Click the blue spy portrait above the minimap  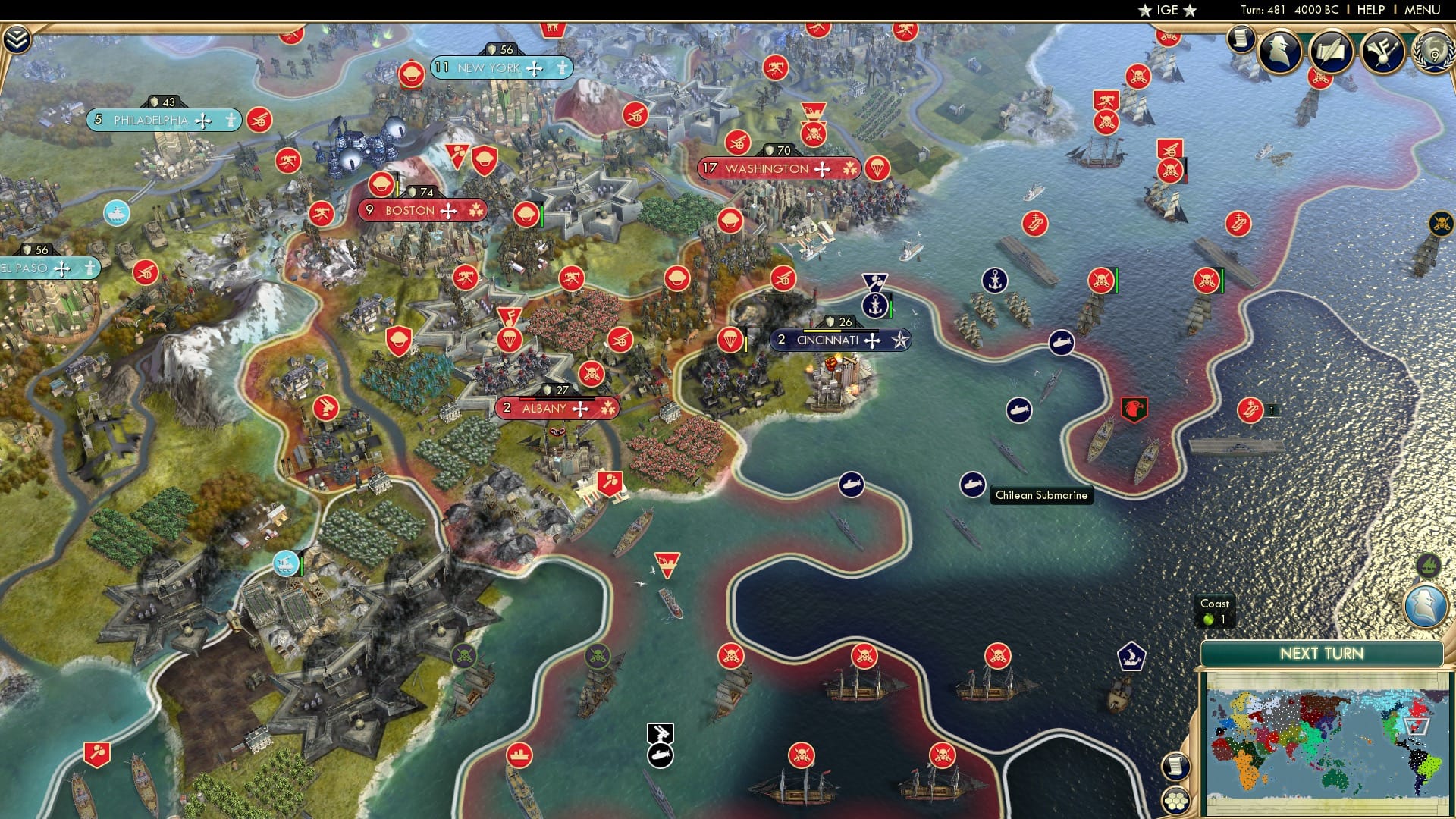point(1424,605)
